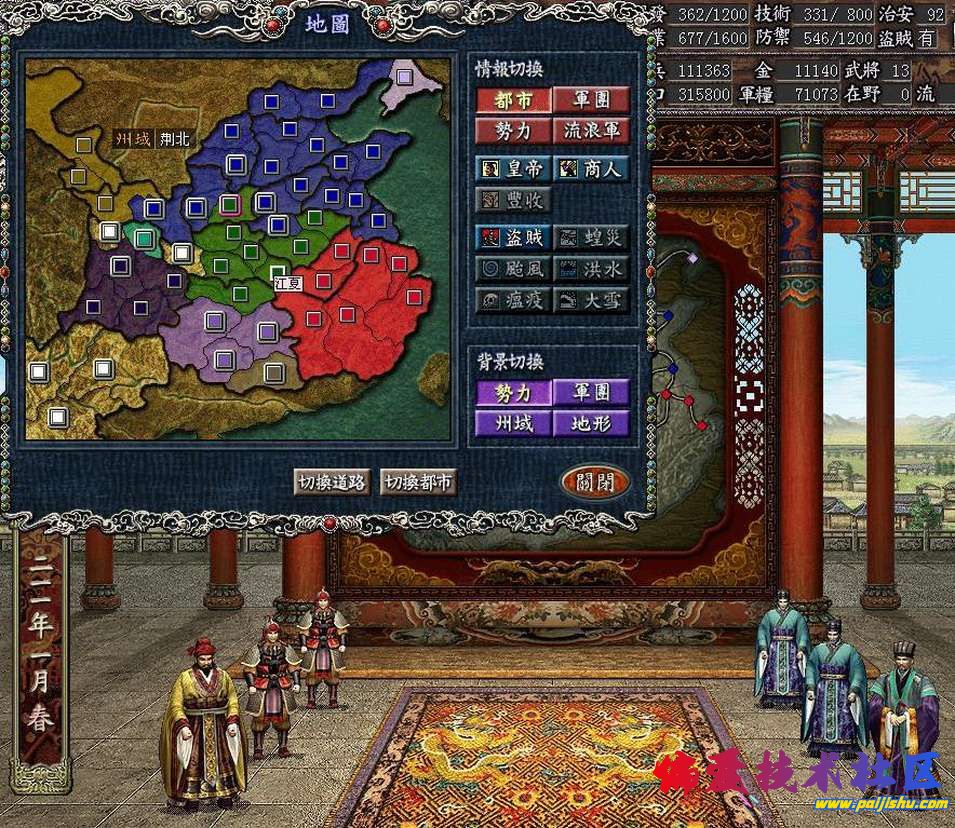
Task: Show 大雪 heavy snow areas
Action: coord(592,300)
